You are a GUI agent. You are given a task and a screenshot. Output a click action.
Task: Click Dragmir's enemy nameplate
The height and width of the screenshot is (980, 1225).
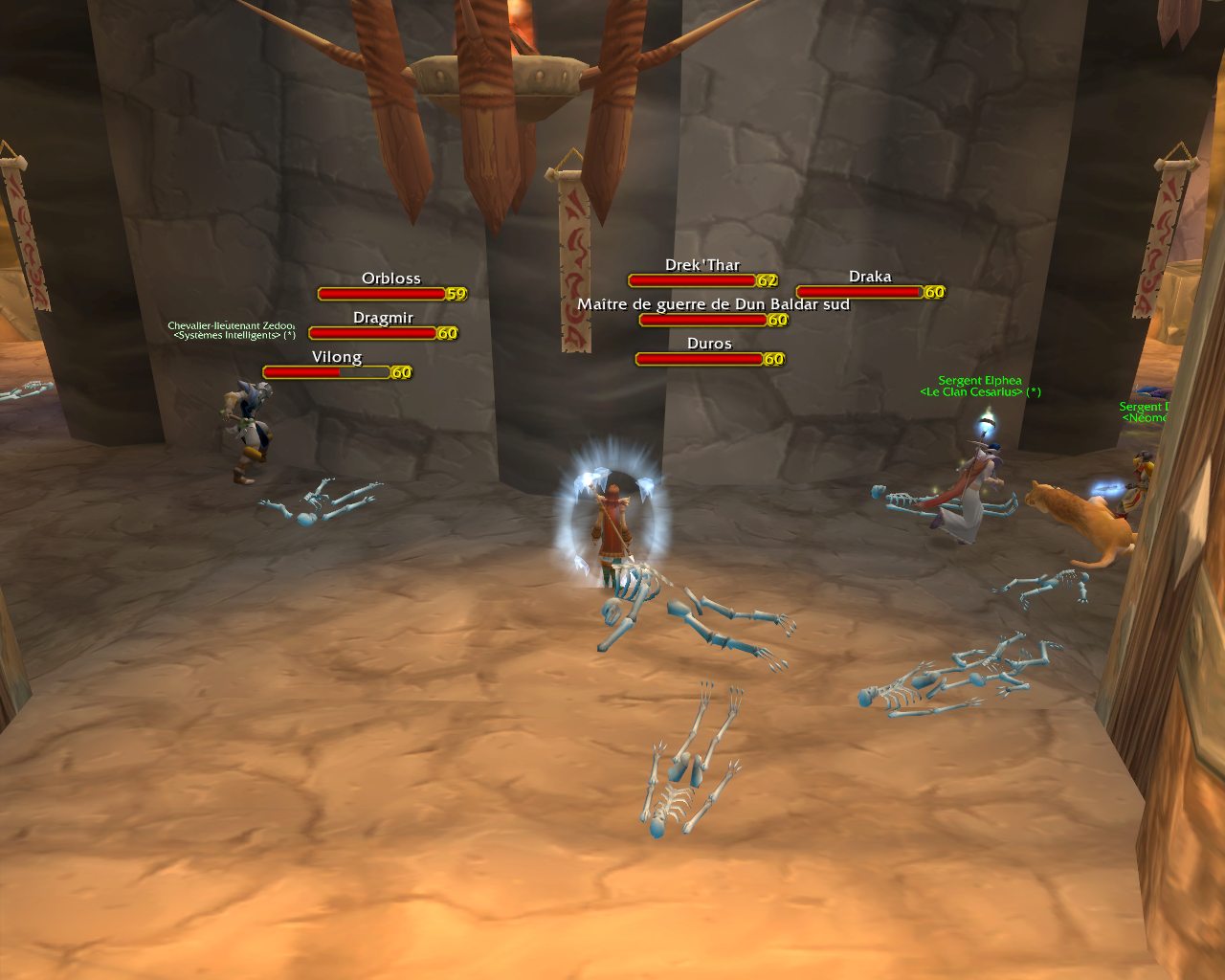point(372,333)
